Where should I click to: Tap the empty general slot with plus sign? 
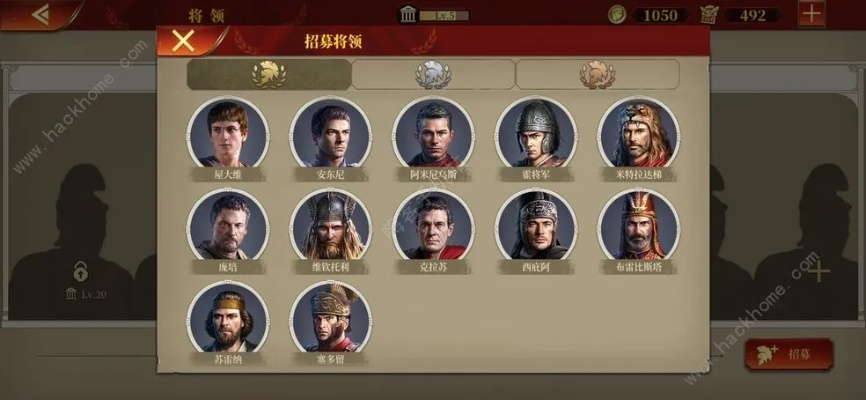tap(818, 270)
